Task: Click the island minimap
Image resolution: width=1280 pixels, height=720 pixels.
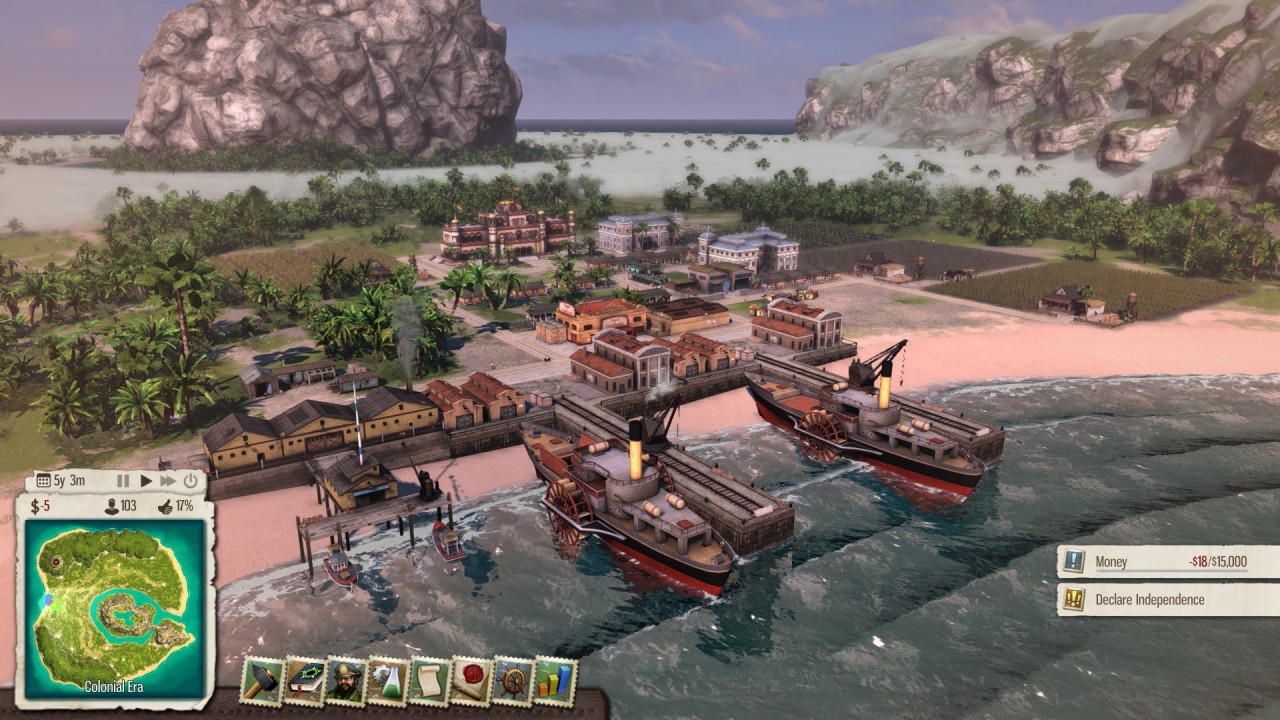Action: coord(110,606)
